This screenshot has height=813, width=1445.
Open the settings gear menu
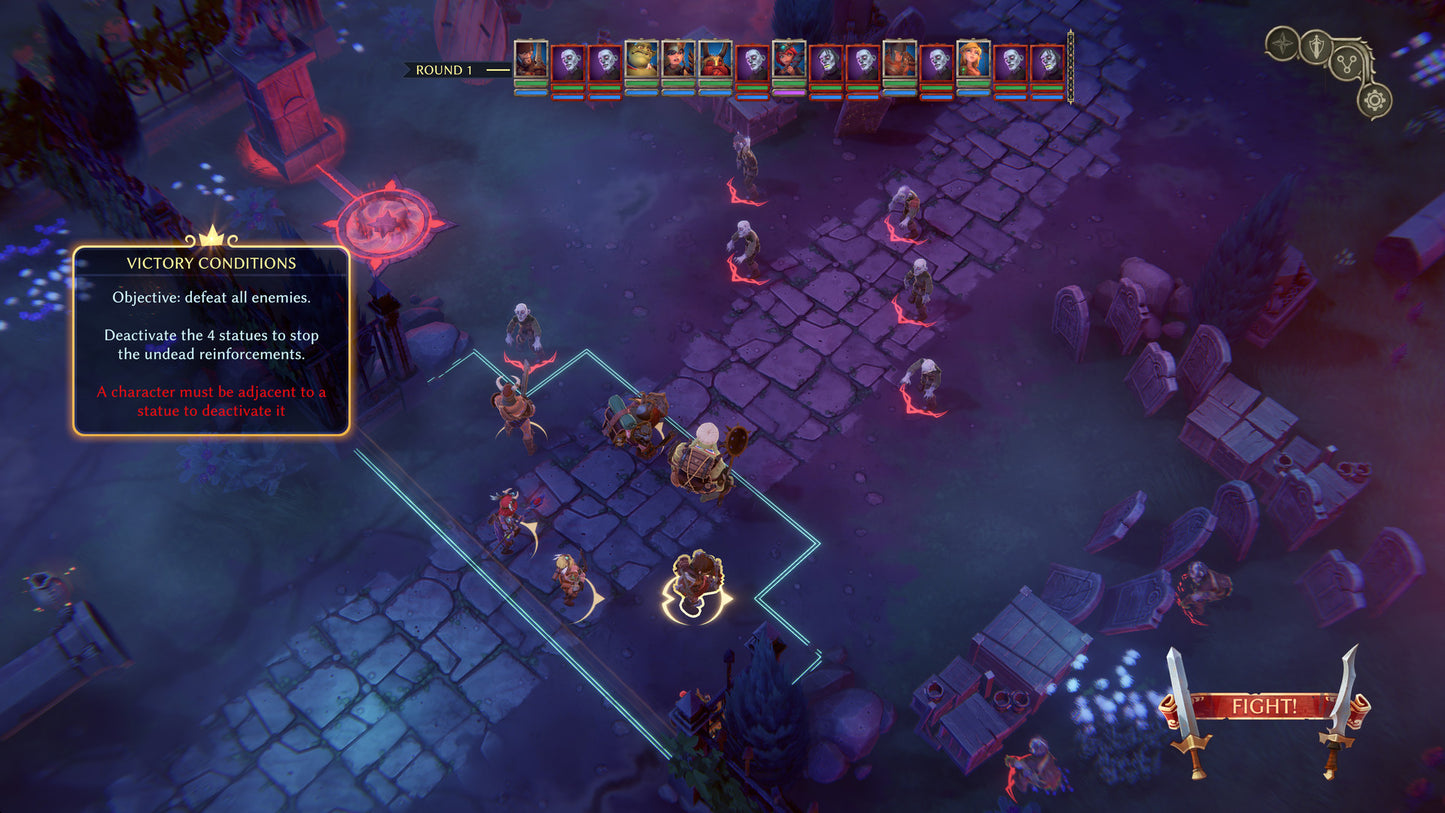tap(1375, 100)
